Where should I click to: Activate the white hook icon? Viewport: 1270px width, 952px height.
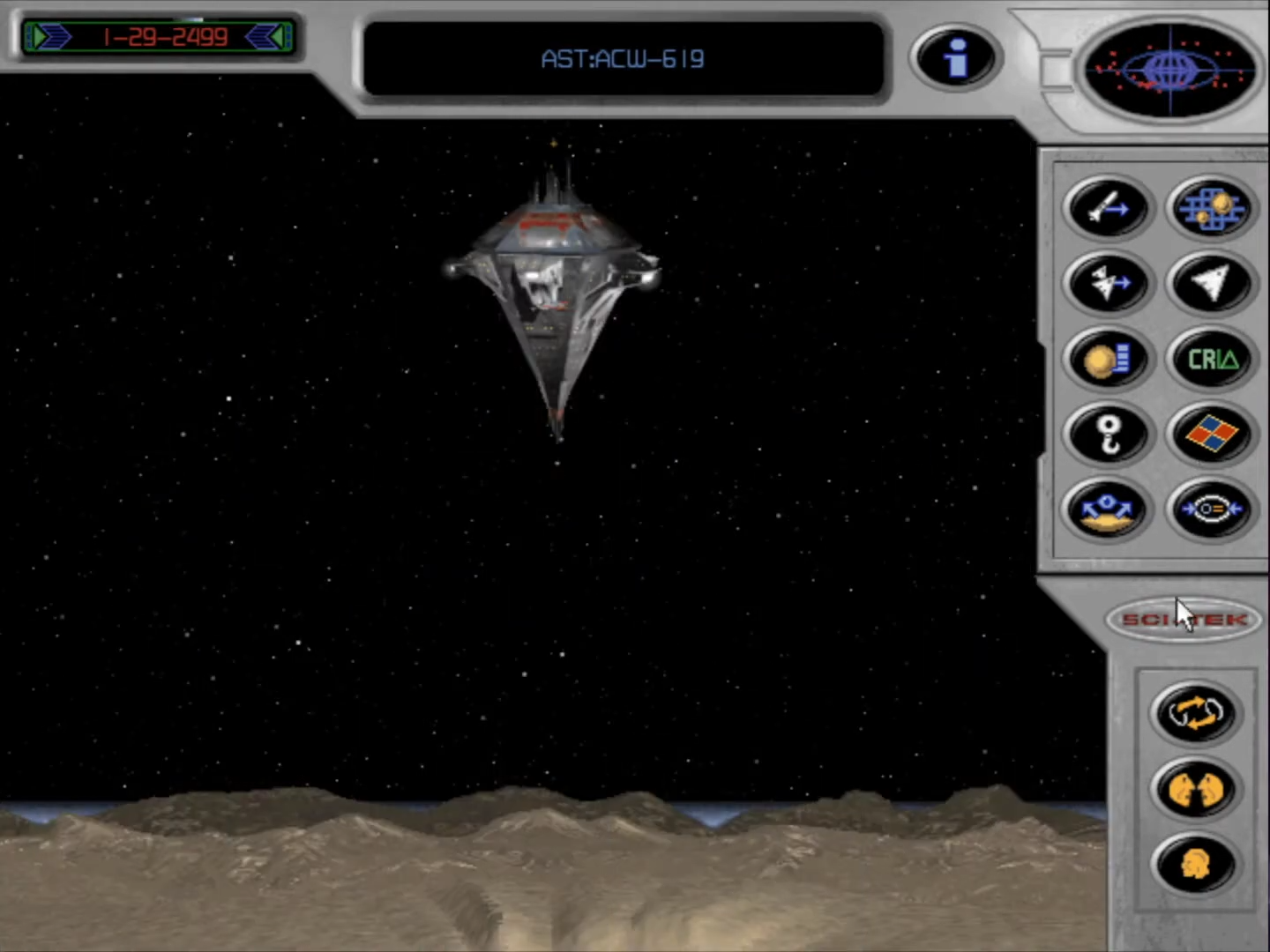pos(1109,434)
